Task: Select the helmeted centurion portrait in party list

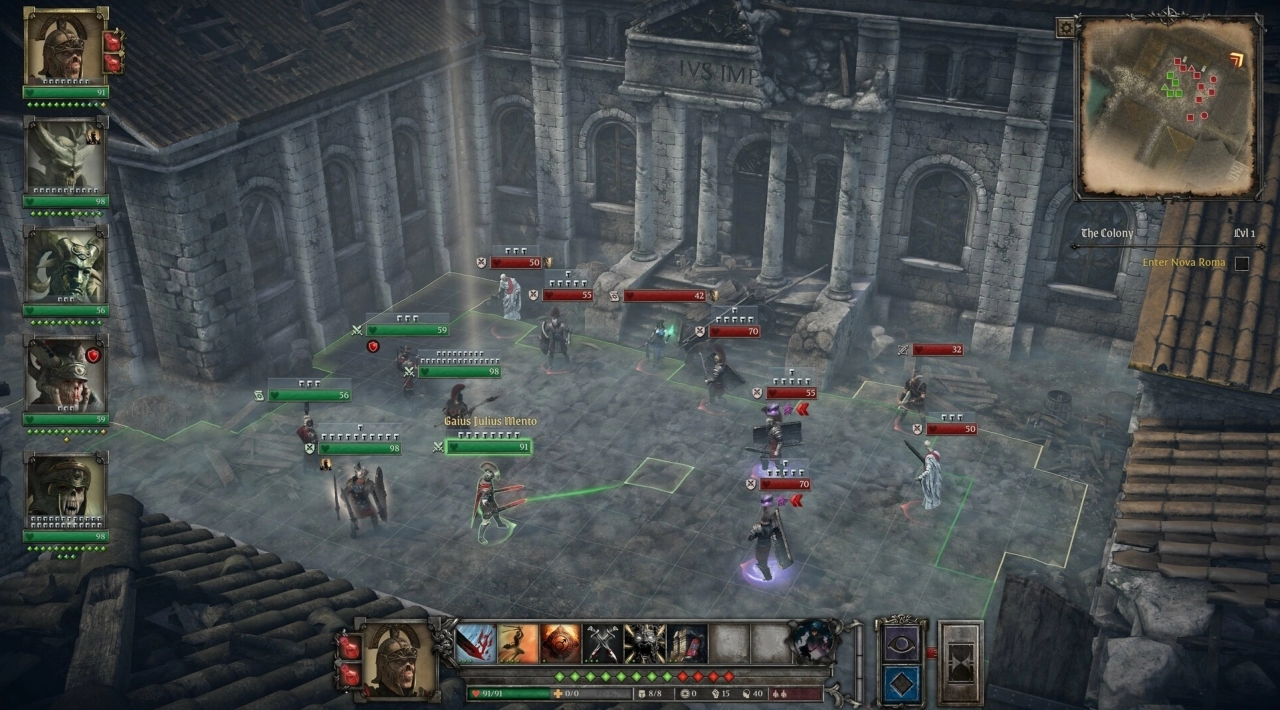Action: click(x=65, y=46)
